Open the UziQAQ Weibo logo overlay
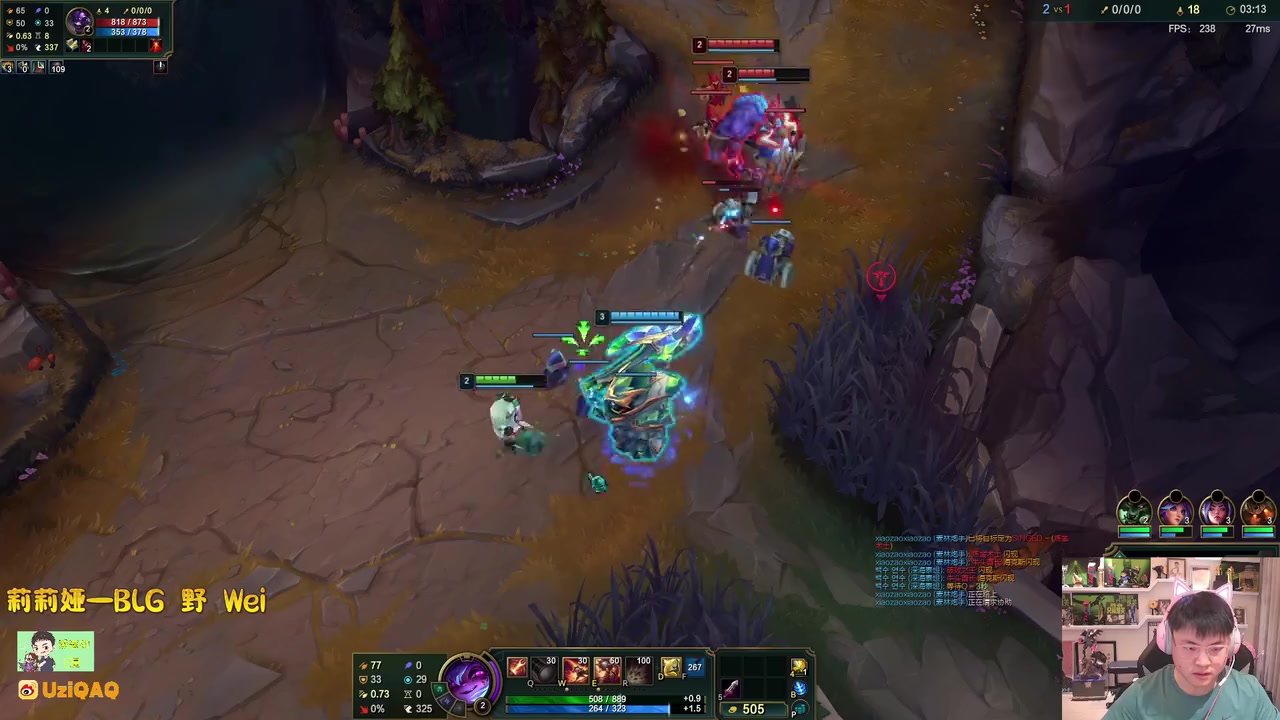The image size is (1280, 720). pyautogui.click(x=28, y=690)
